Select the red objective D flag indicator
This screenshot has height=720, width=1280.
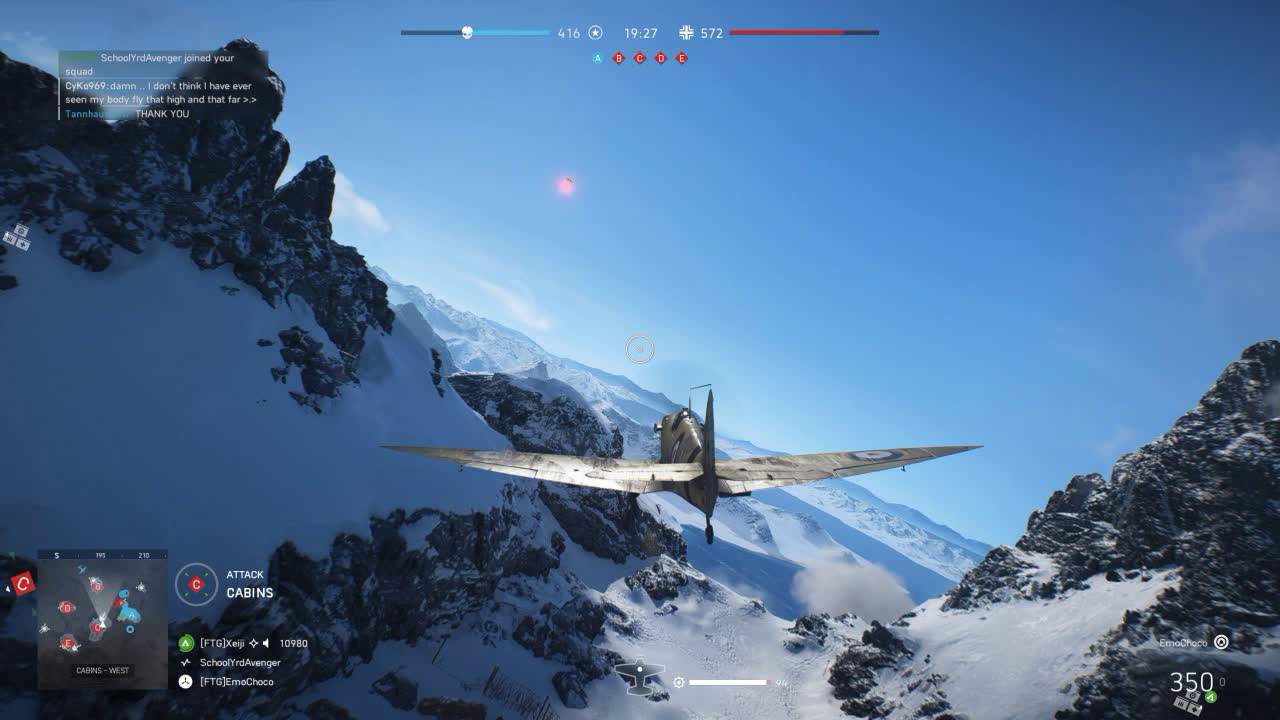(660, 58)
